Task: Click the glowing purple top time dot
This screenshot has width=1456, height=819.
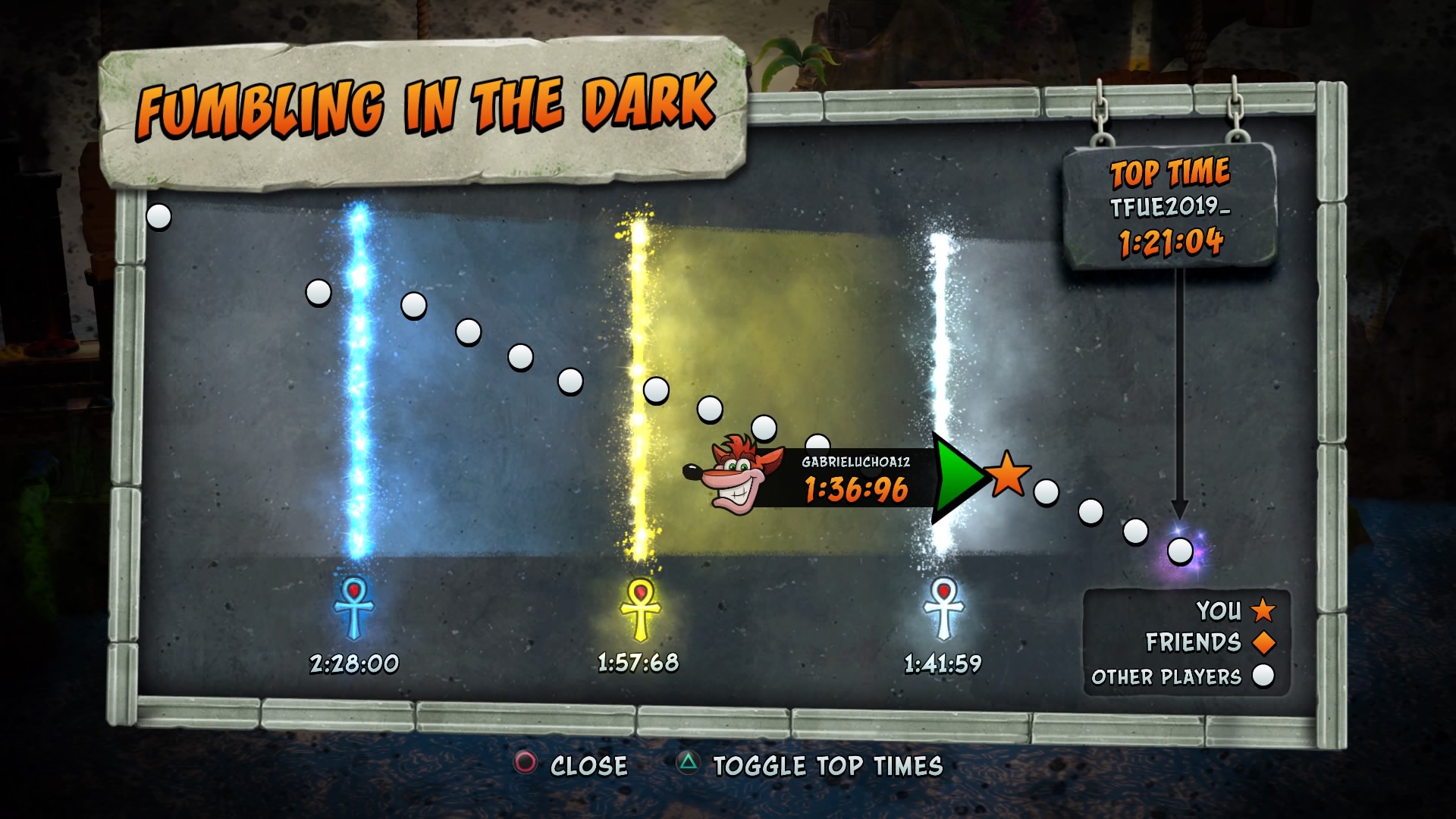Action: [x=1180, y=551]
